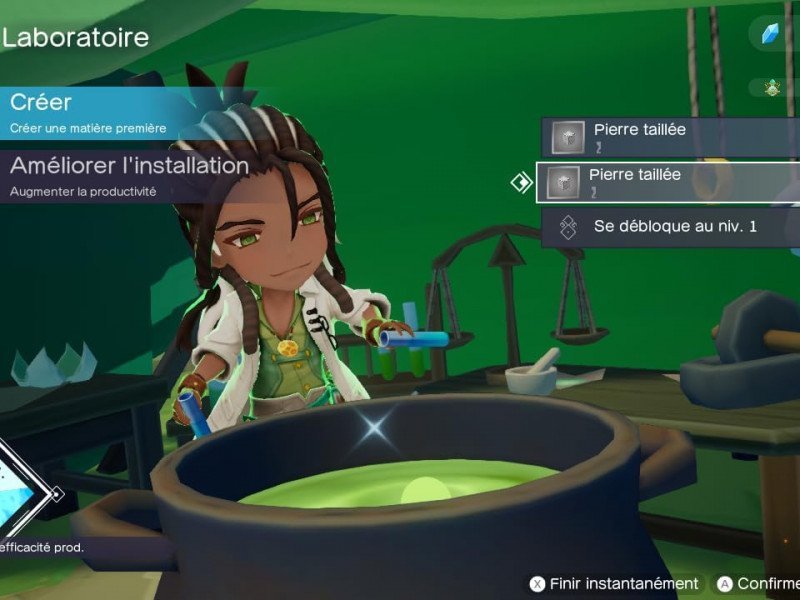Screen dimensions: 800x600
Task: Open Améliorer l'installation option
Action: click(128, 174)
